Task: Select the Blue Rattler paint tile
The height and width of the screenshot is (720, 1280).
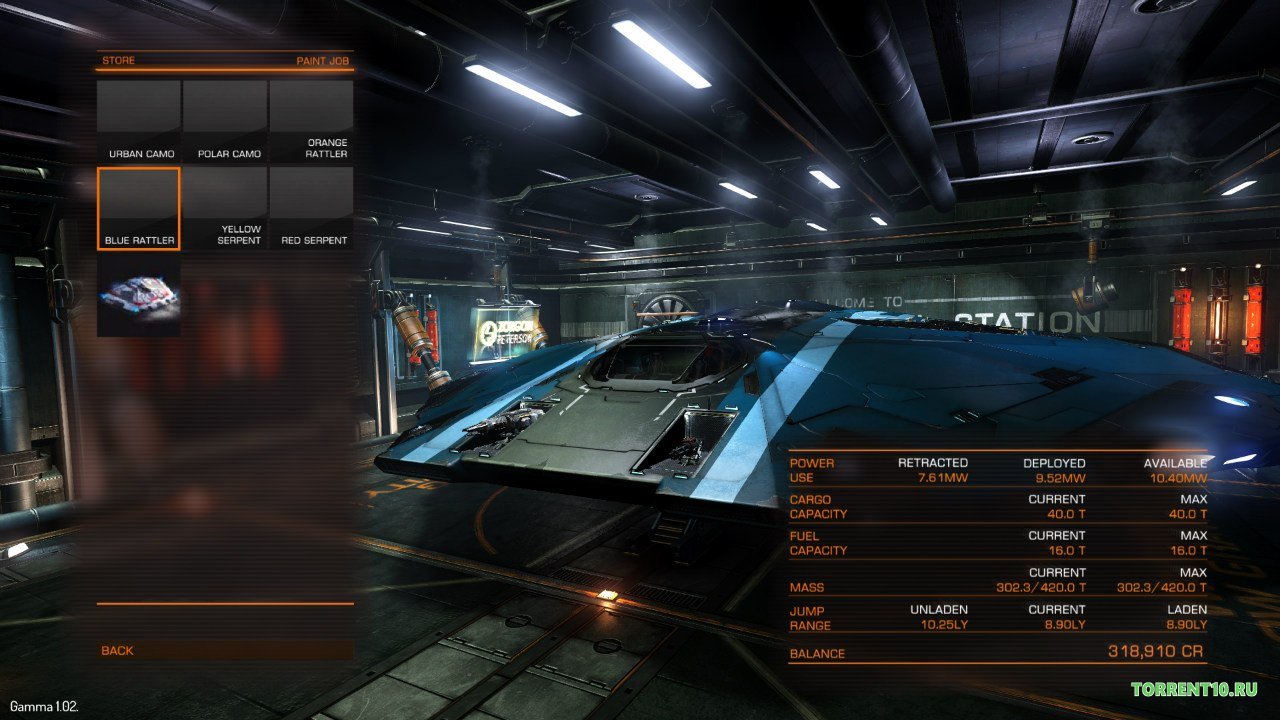Action: [139, 208]
